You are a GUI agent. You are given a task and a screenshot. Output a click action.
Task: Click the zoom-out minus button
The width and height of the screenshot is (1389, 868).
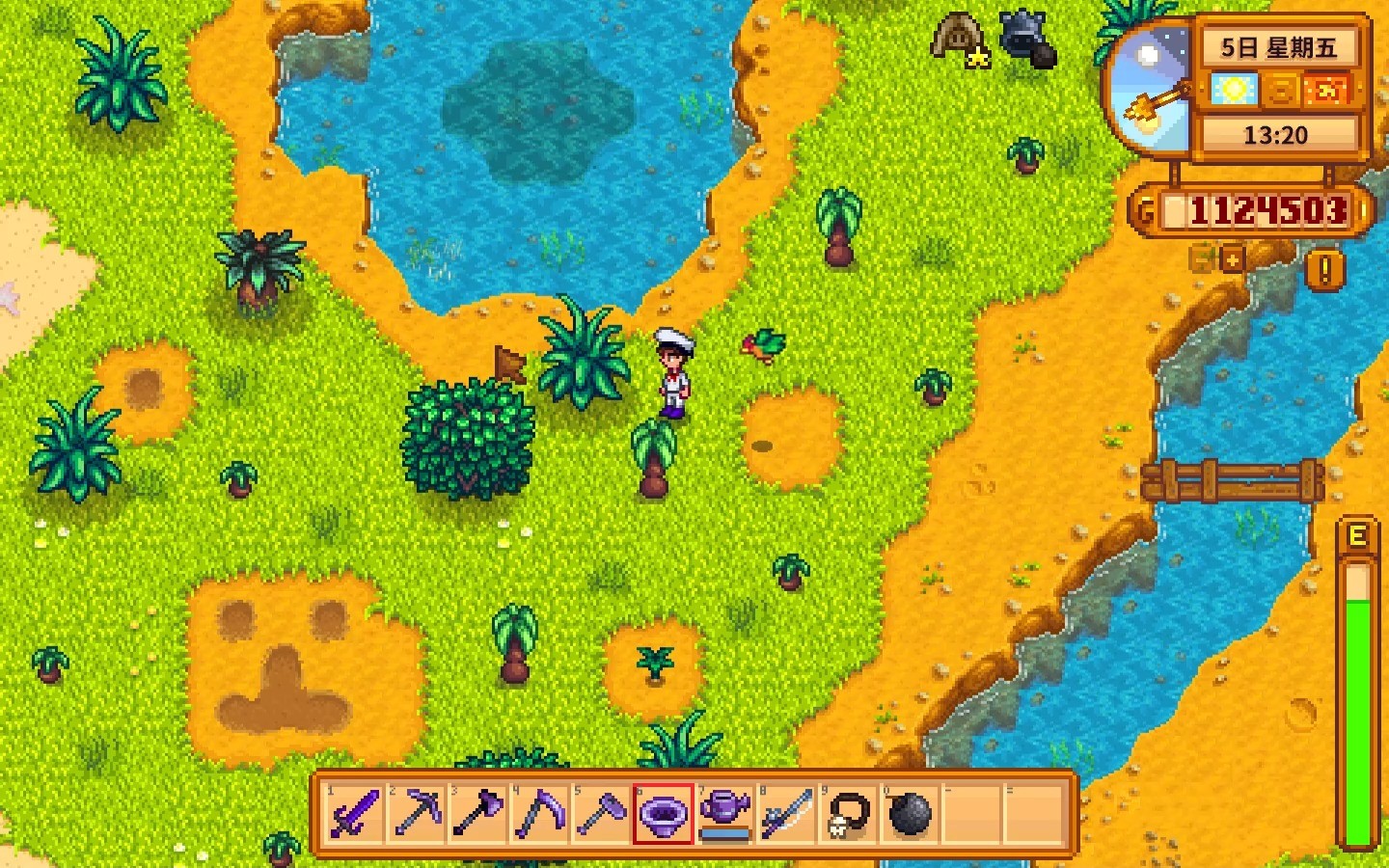(1202, 259)
